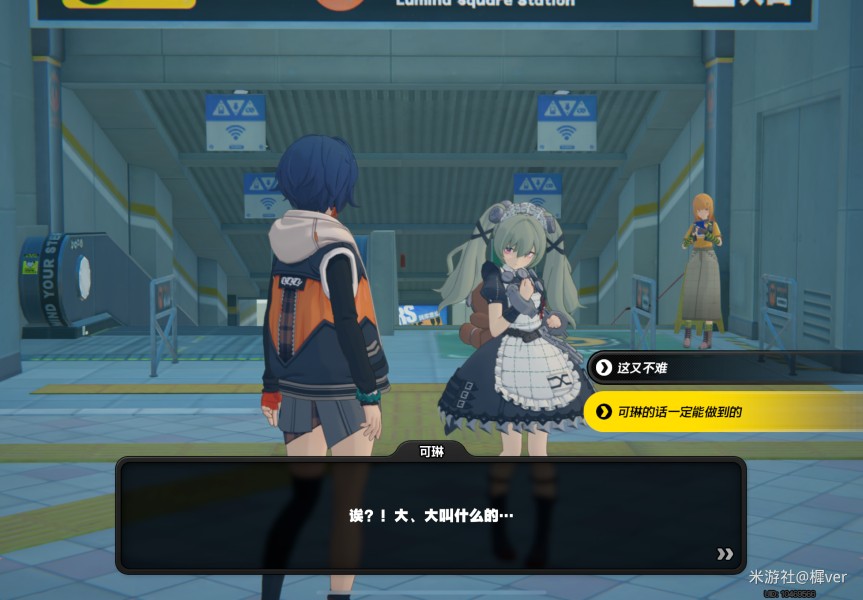Advance dialogue with the double-arrow icon
The image size is (863, 600).
click(725, 554)
